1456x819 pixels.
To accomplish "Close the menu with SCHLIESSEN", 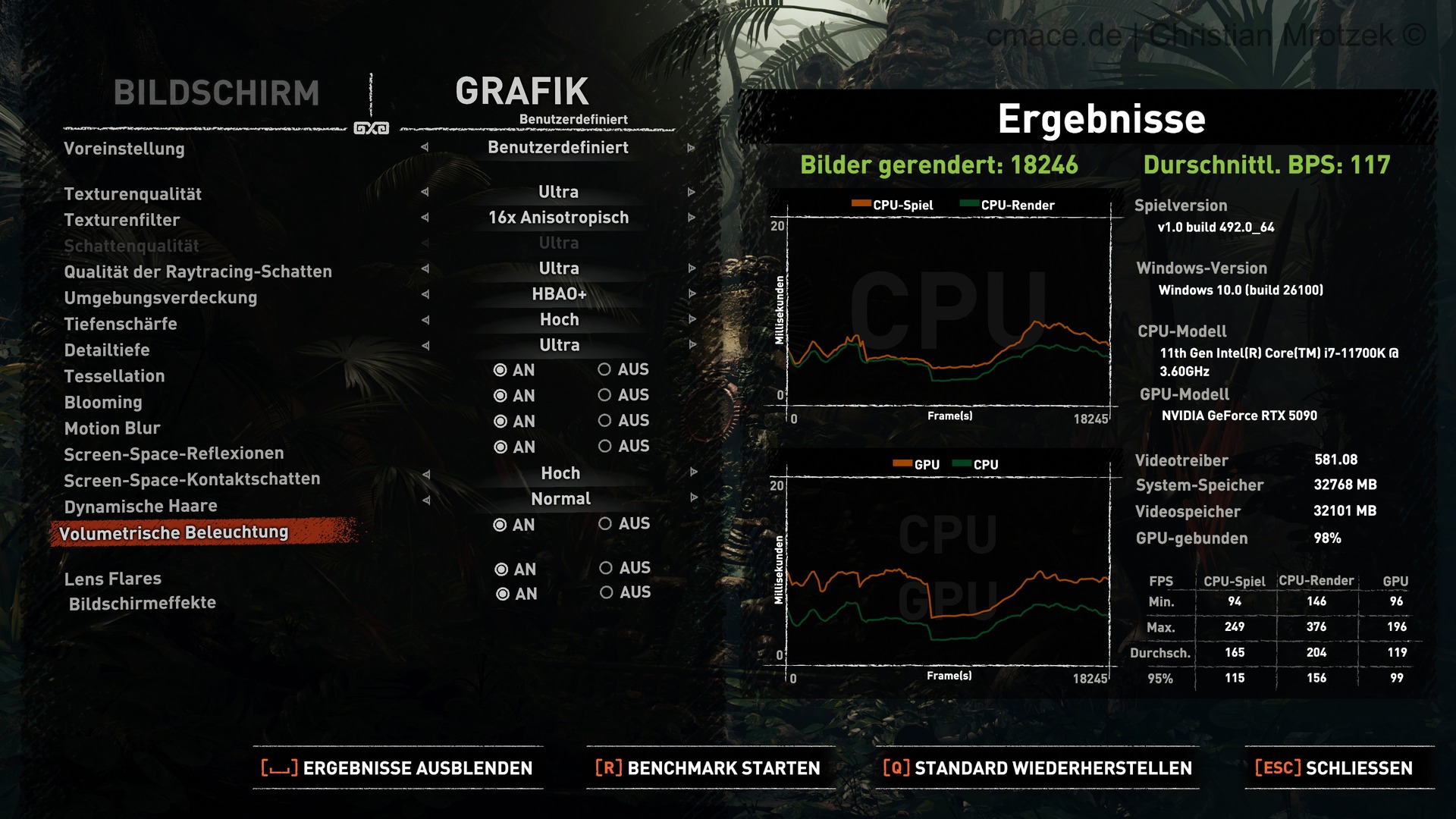I will click(x=1335, y=768).
